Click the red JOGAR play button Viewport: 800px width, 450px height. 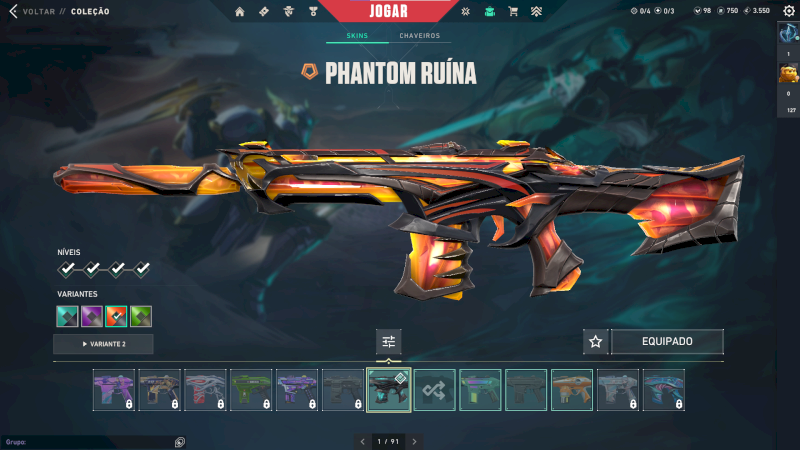390,11
